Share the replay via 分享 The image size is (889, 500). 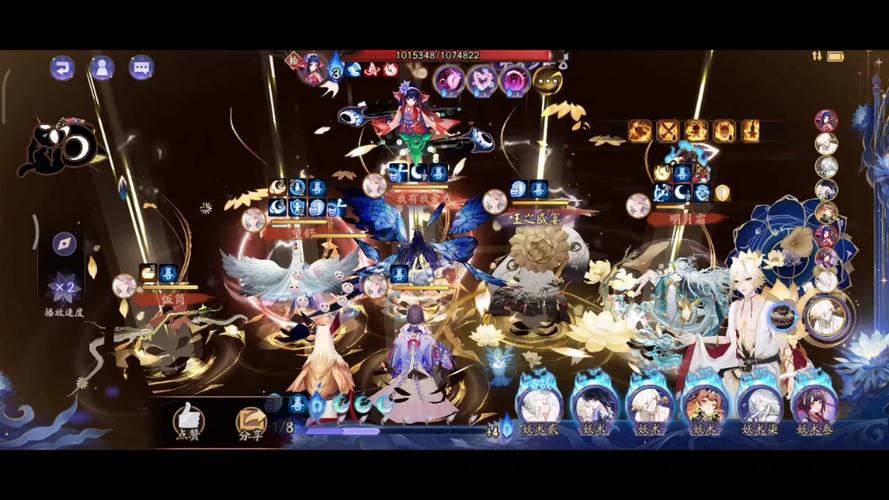coord(250,421)
